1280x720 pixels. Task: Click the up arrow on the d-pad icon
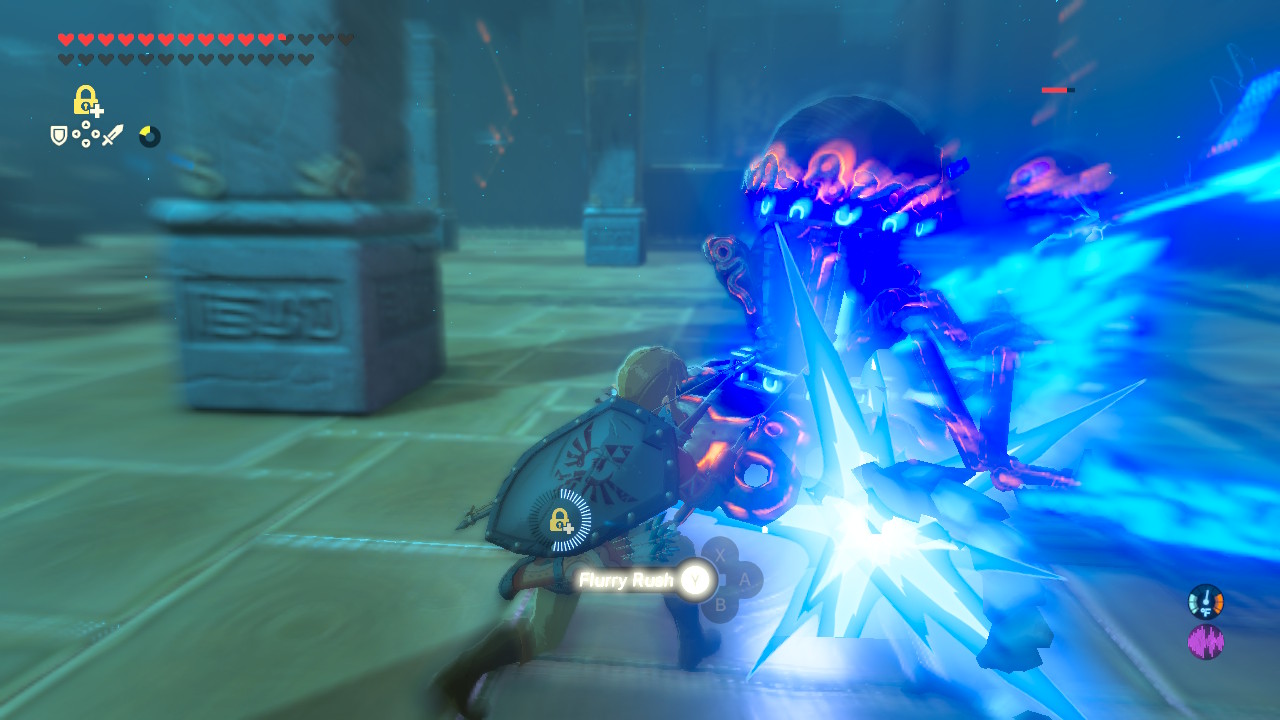click(x=86, y=124)
